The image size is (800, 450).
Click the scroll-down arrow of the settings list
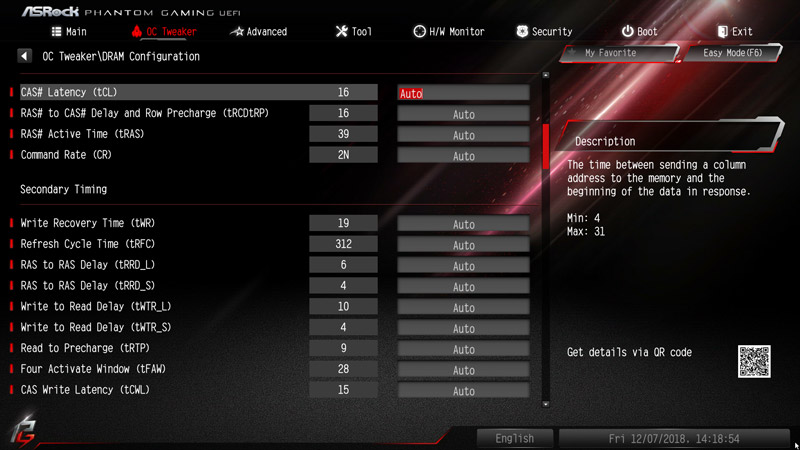(545, 404)
